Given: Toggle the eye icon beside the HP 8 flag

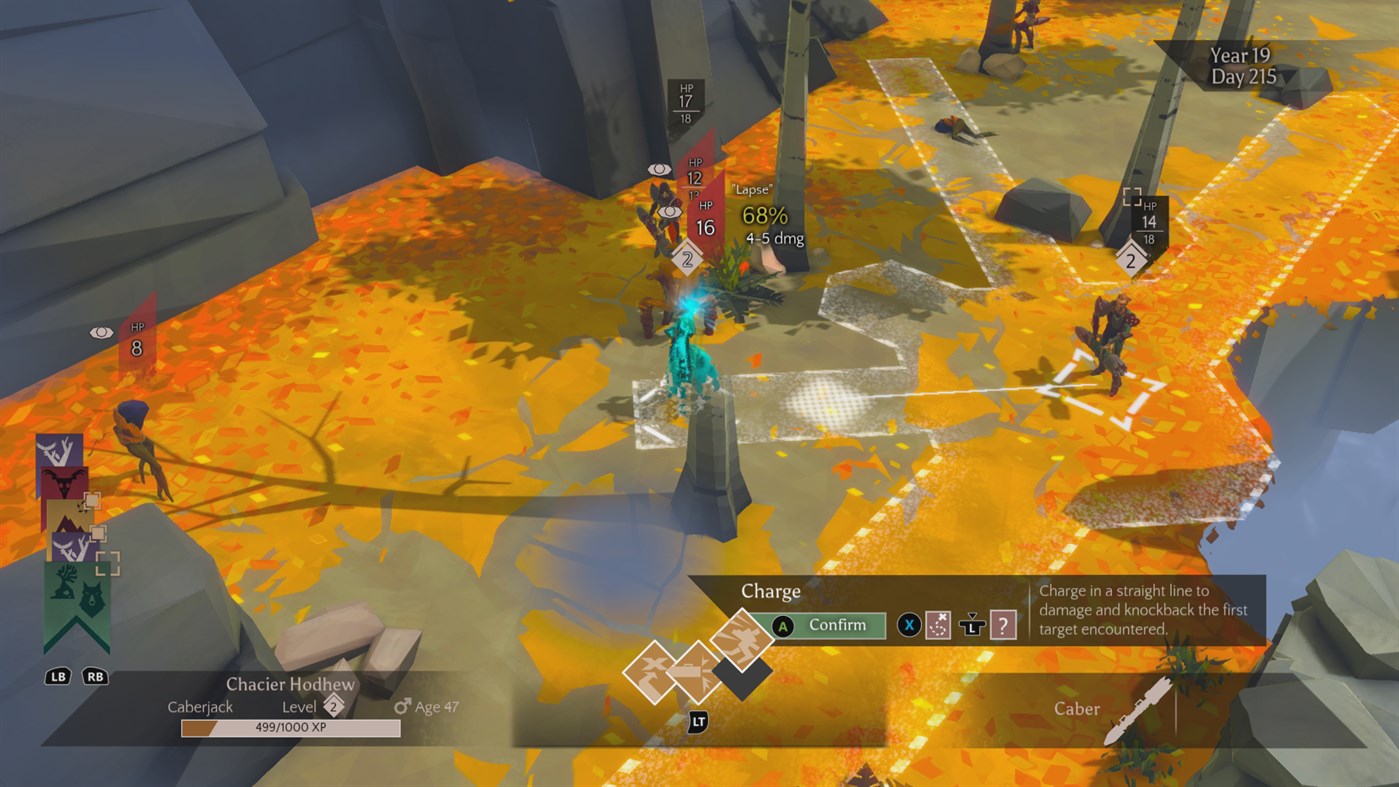Looking at the screenshot, I should [x=101, y=331].
